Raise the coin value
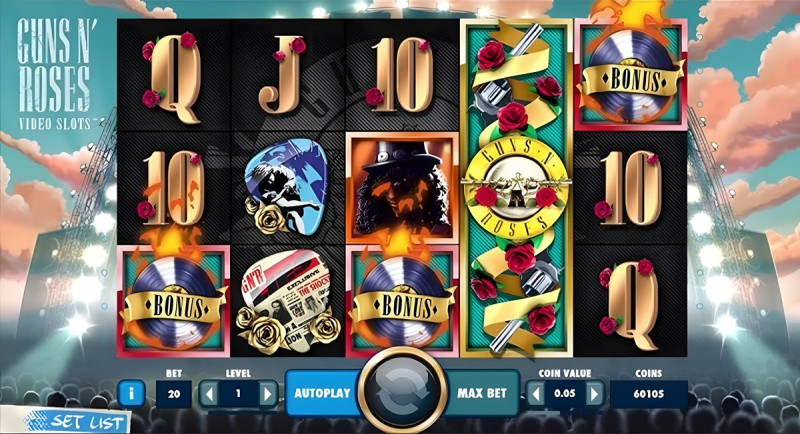Screen dimensions: 800x434 tap(595, 393)
